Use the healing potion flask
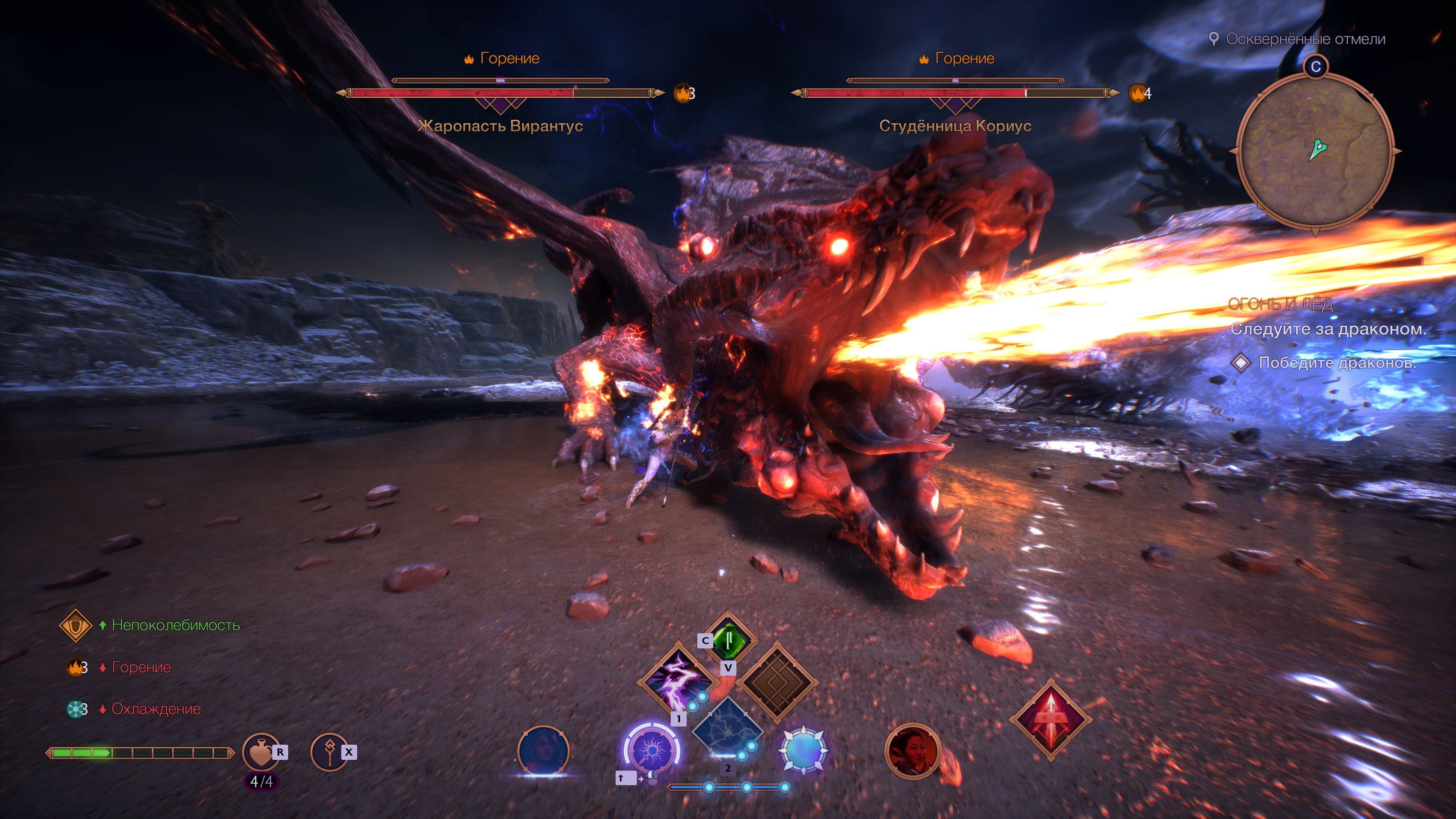Image resolution: width=1456 pixels, height=819 pixels. coord(261,752)
